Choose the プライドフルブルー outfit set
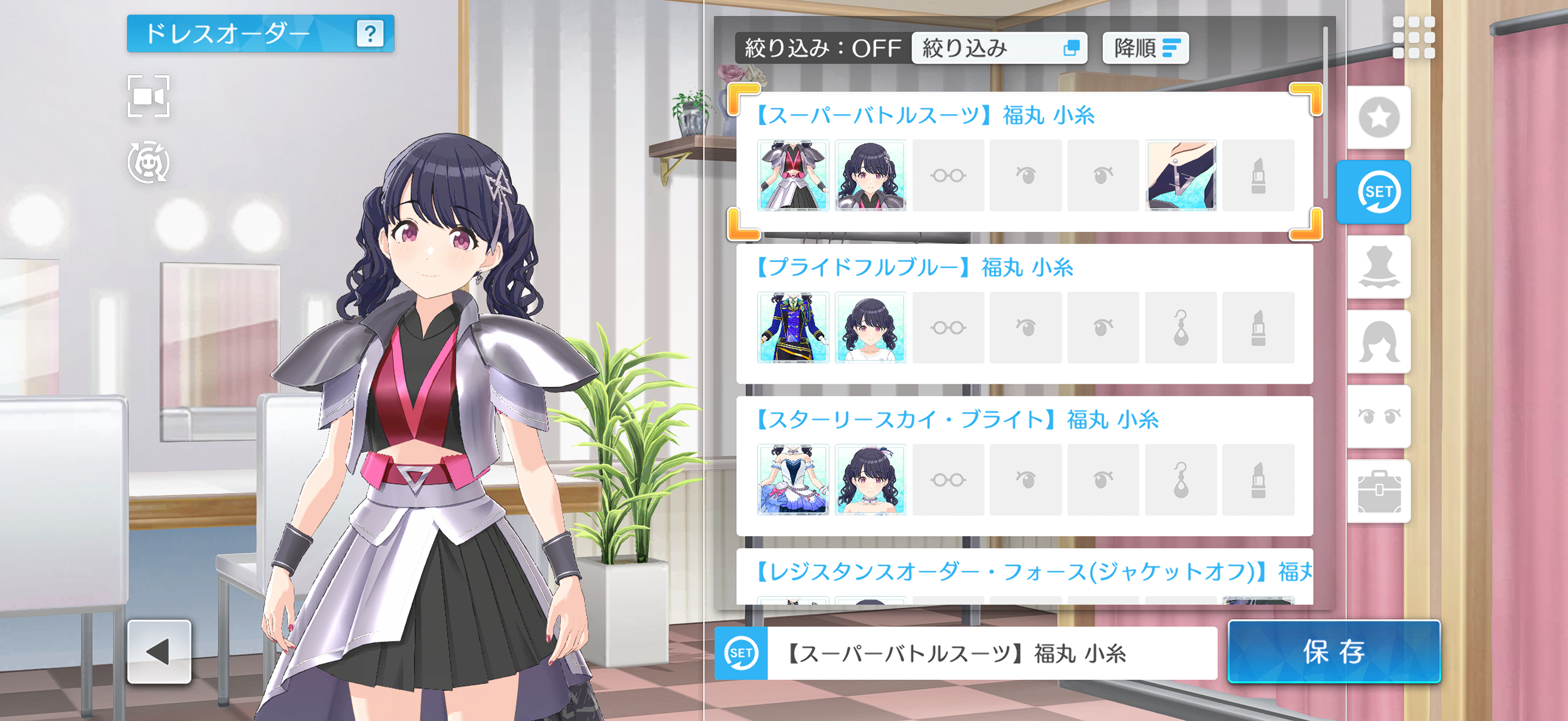 [x=914, y=268]
